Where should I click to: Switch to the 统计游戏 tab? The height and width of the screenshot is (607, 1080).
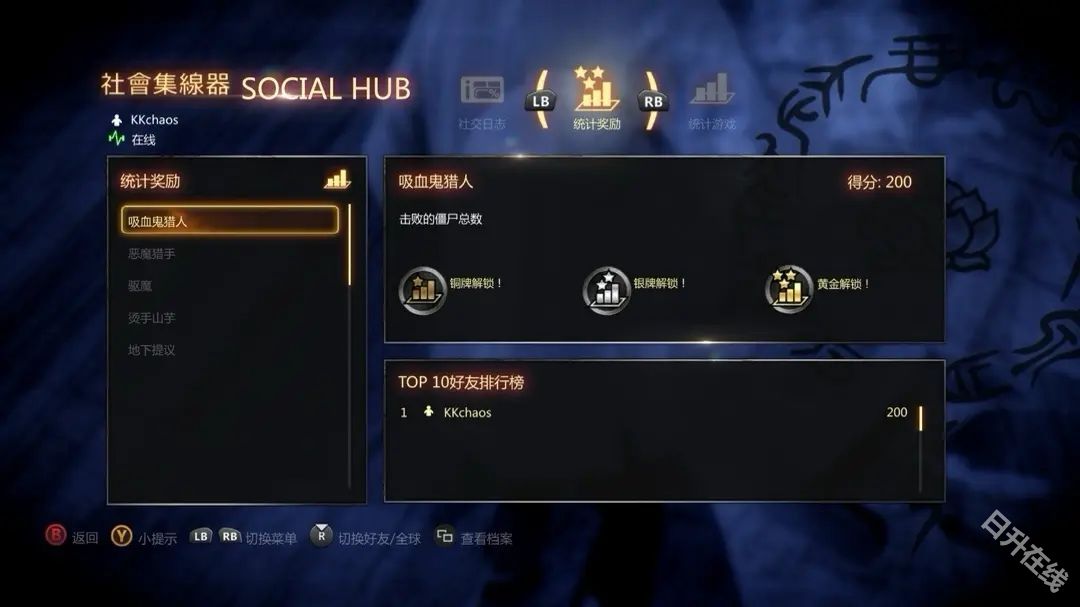tap(712, 100)
